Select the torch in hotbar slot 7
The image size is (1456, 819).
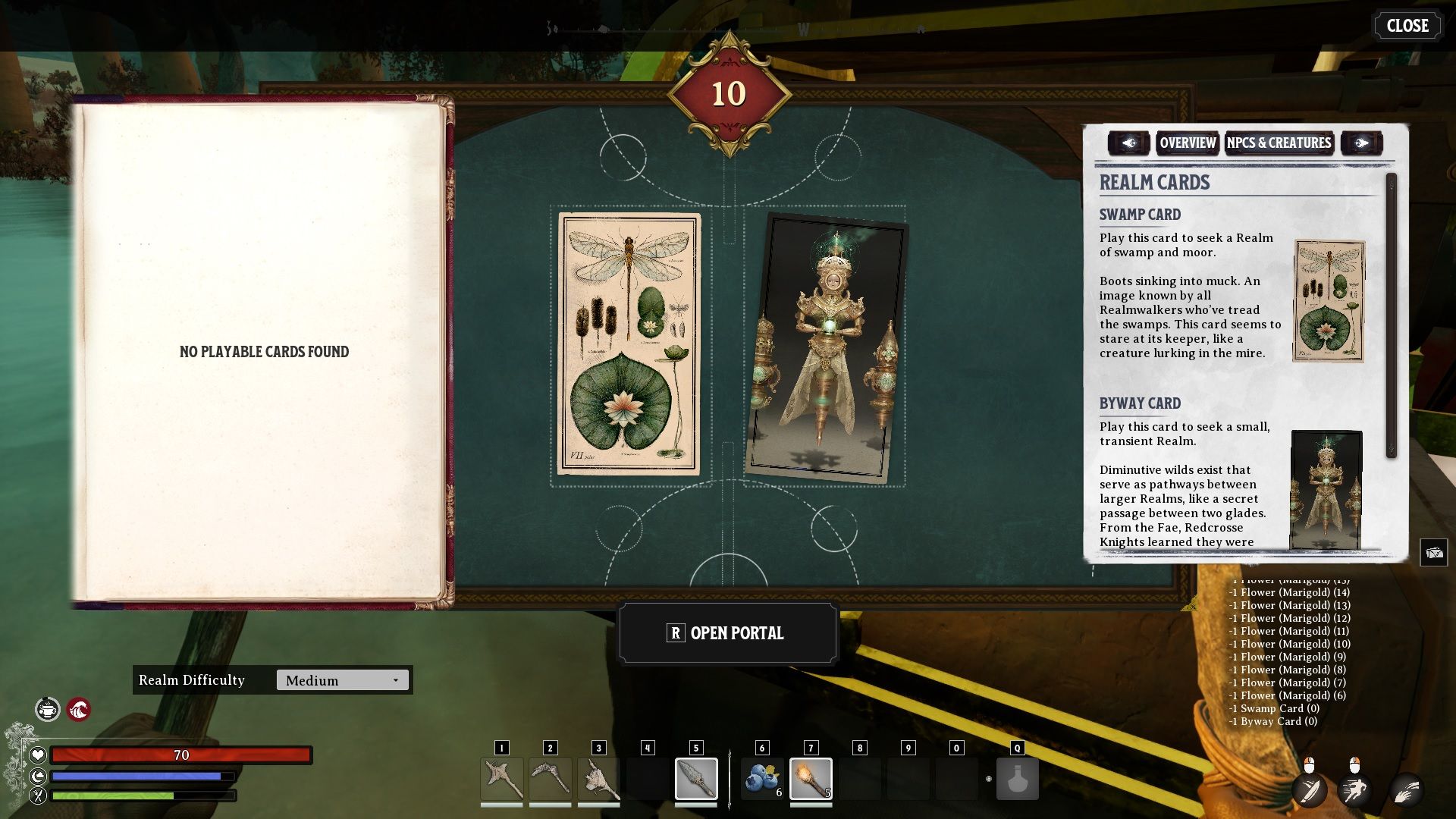(810, 778)
